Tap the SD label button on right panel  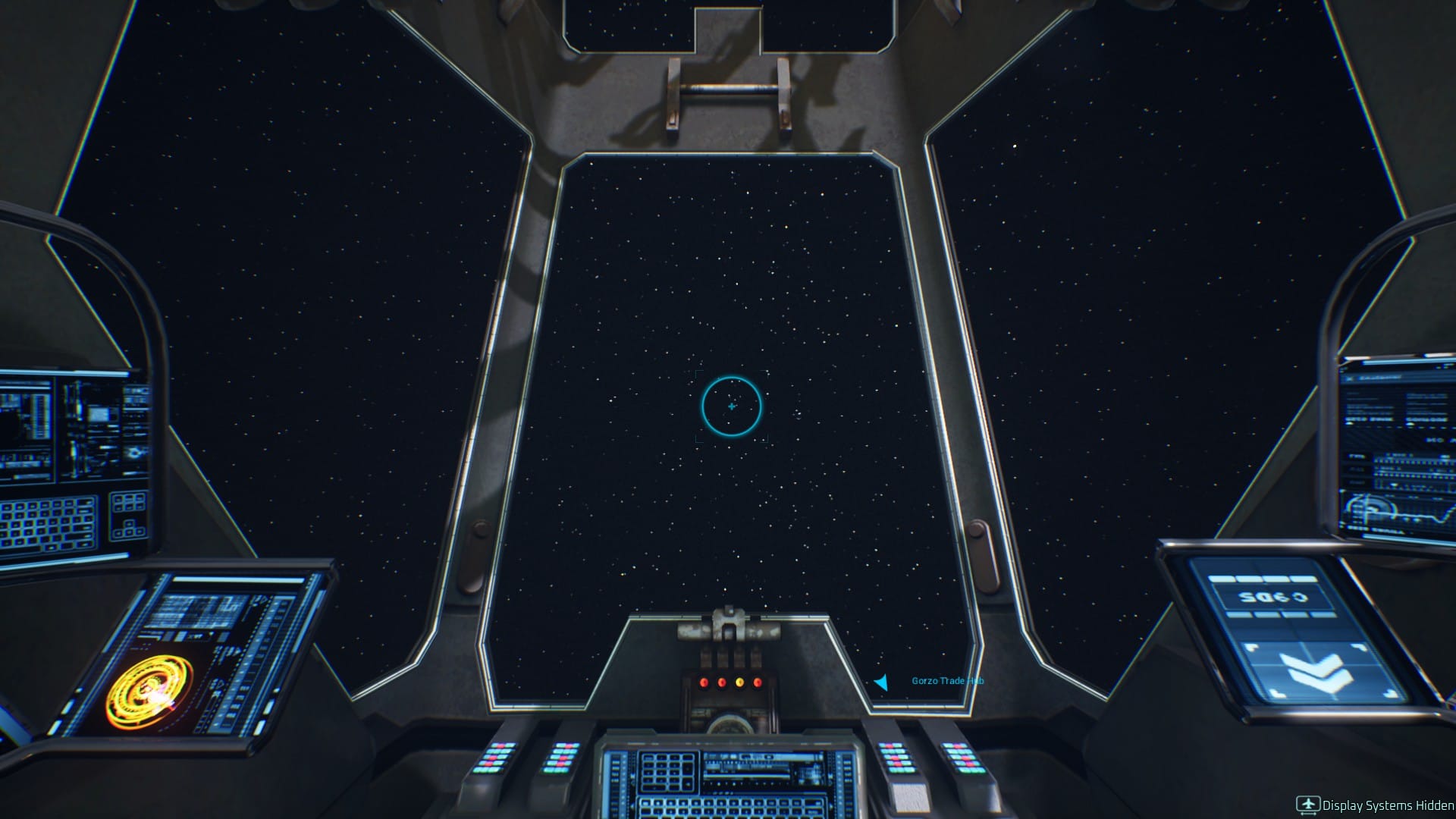[1272, 597]
